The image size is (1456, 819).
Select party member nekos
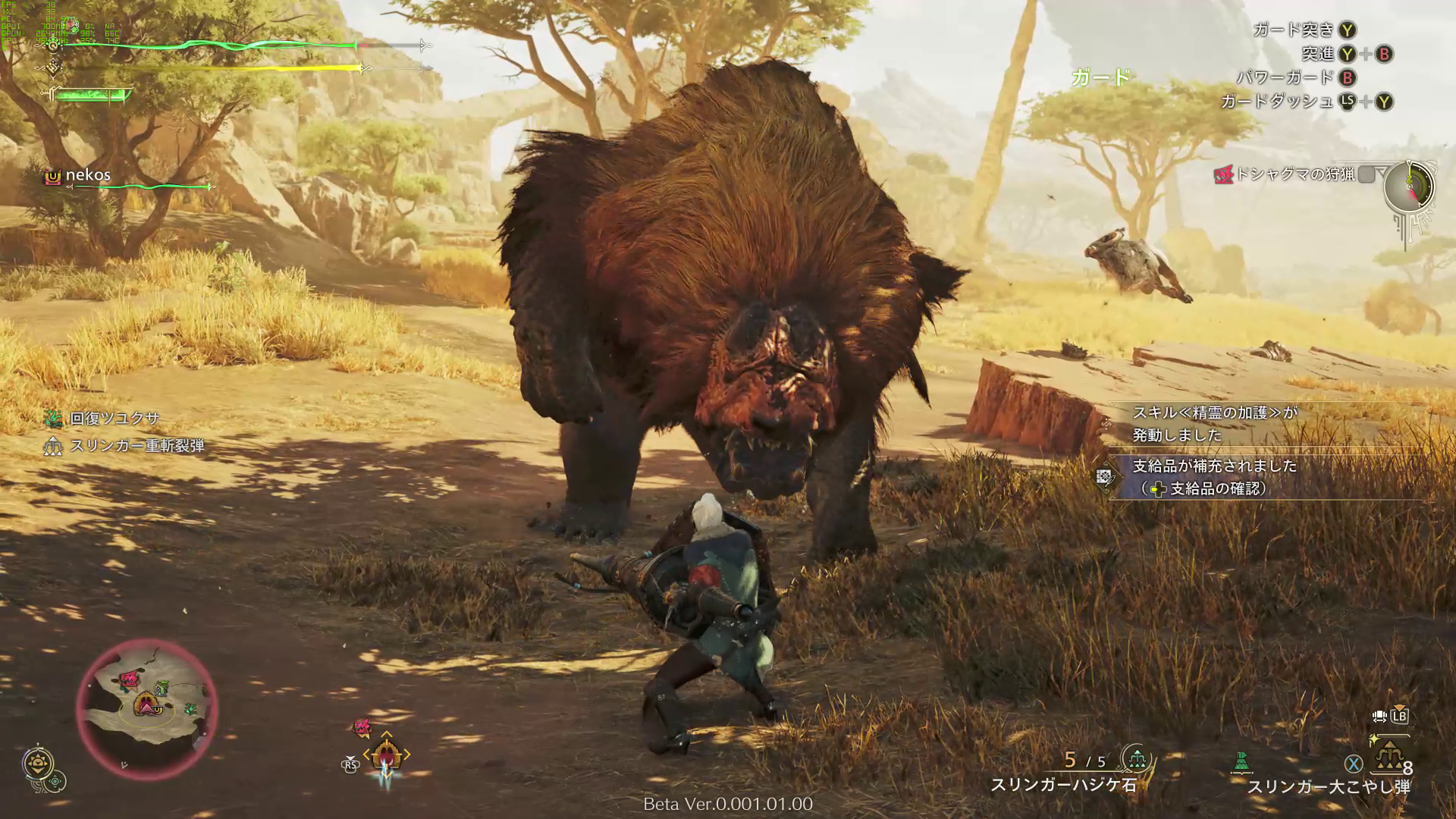(87, 175)
